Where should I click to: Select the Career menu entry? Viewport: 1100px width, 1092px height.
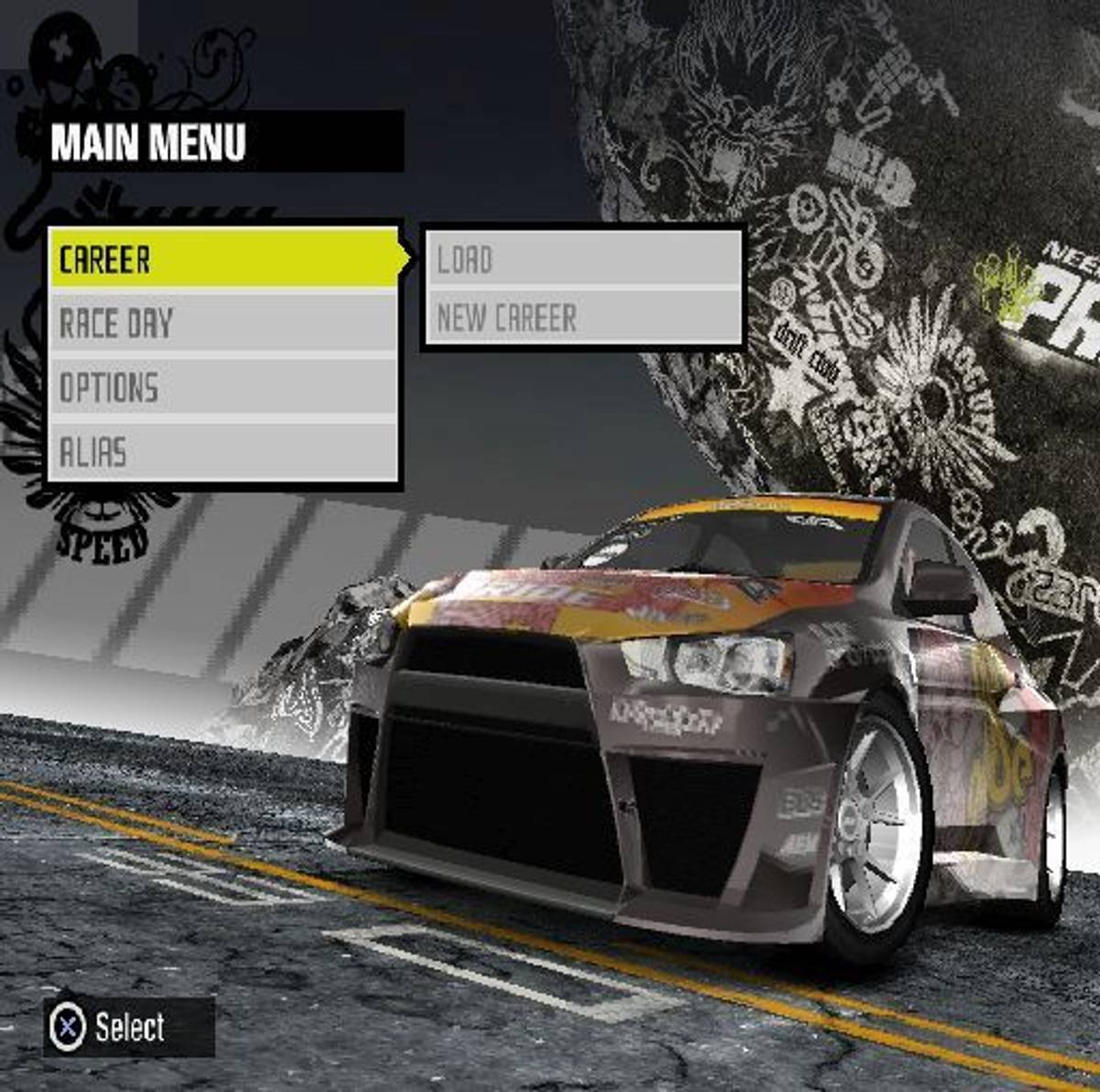(224, 259)
